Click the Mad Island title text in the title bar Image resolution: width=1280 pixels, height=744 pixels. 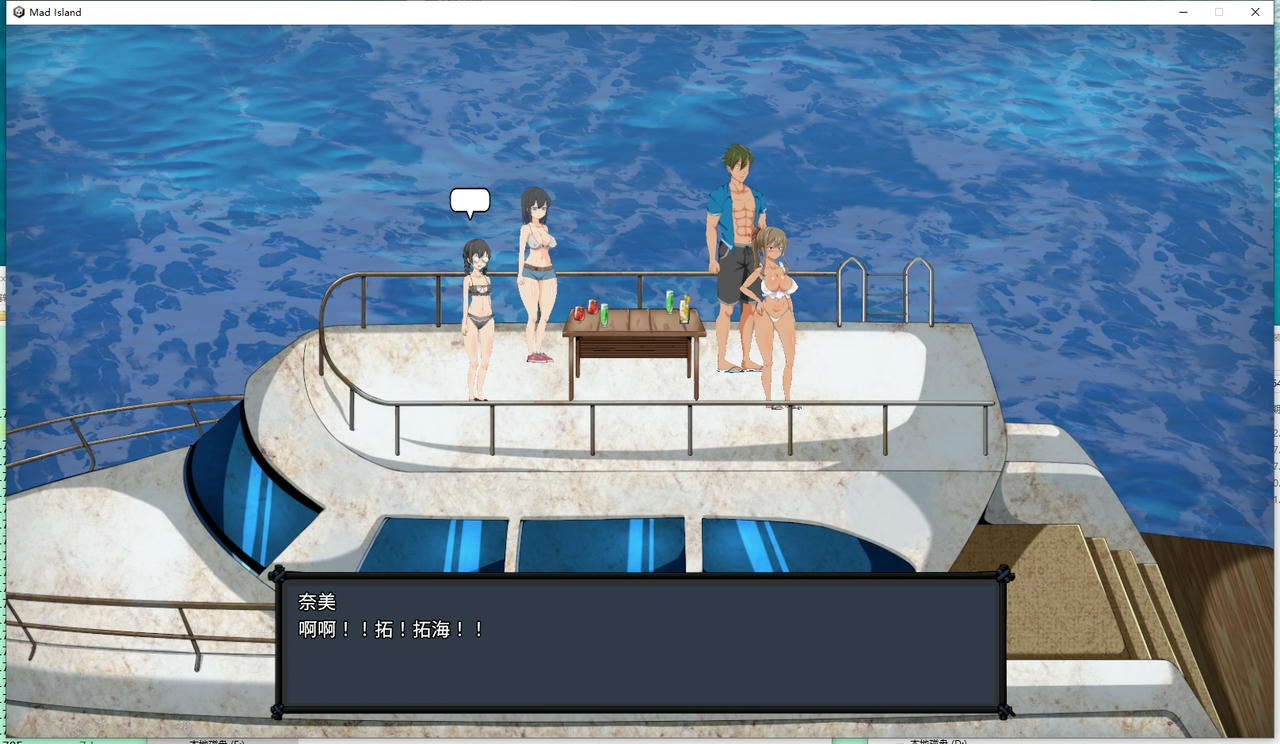pyautogui.click(x=56, y=11)
